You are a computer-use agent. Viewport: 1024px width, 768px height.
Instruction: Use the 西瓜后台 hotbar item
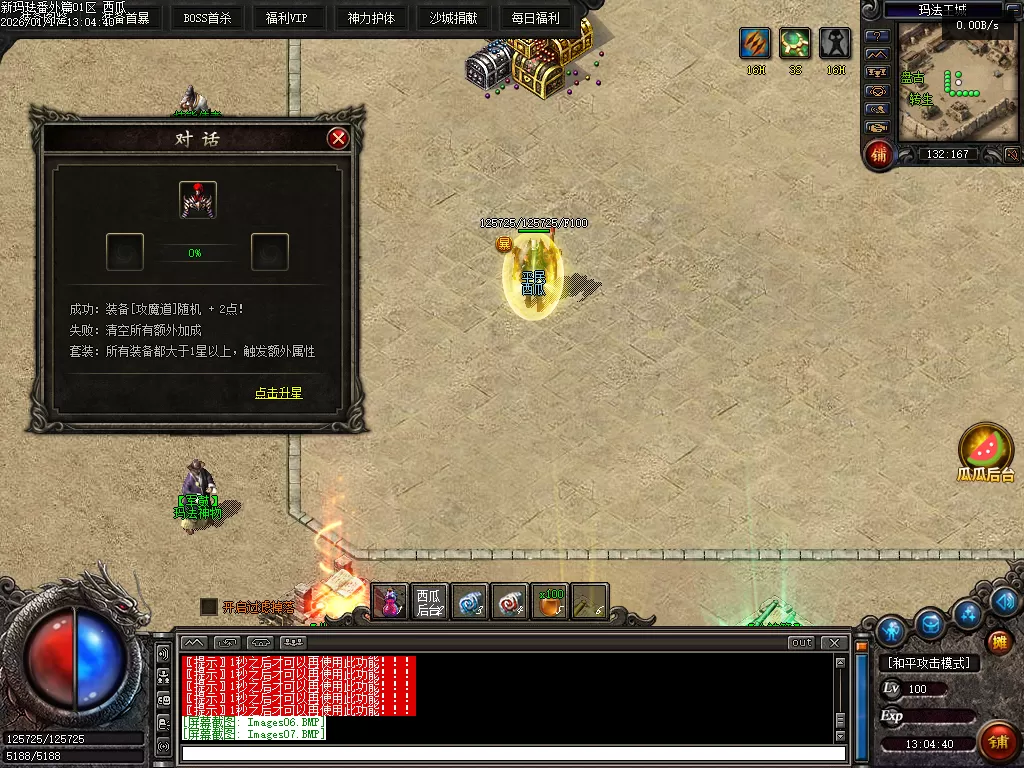pyautogui.click(x=430, y=602)
